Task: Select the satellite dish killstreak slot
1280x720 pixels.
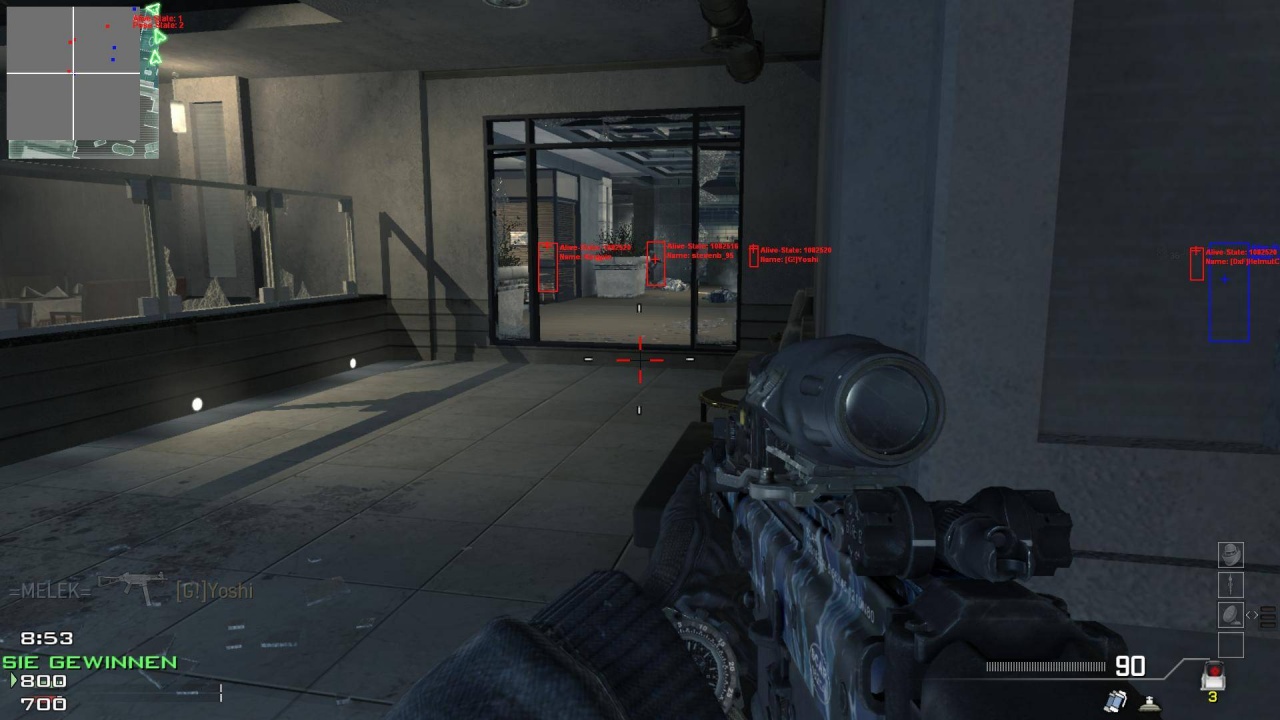Action: (x=1230, y=615)
